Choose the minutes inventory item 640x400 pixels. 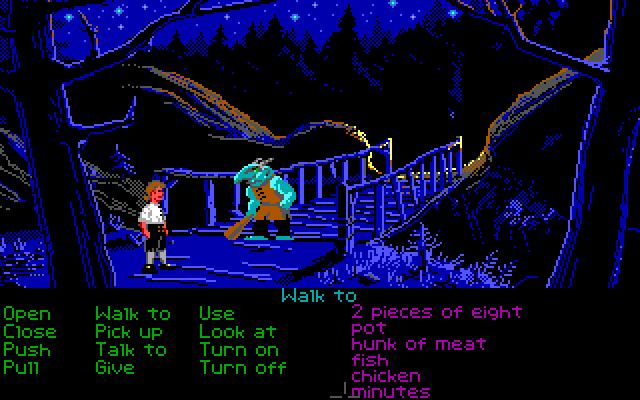pyautogui.click(x=391, y=392)
